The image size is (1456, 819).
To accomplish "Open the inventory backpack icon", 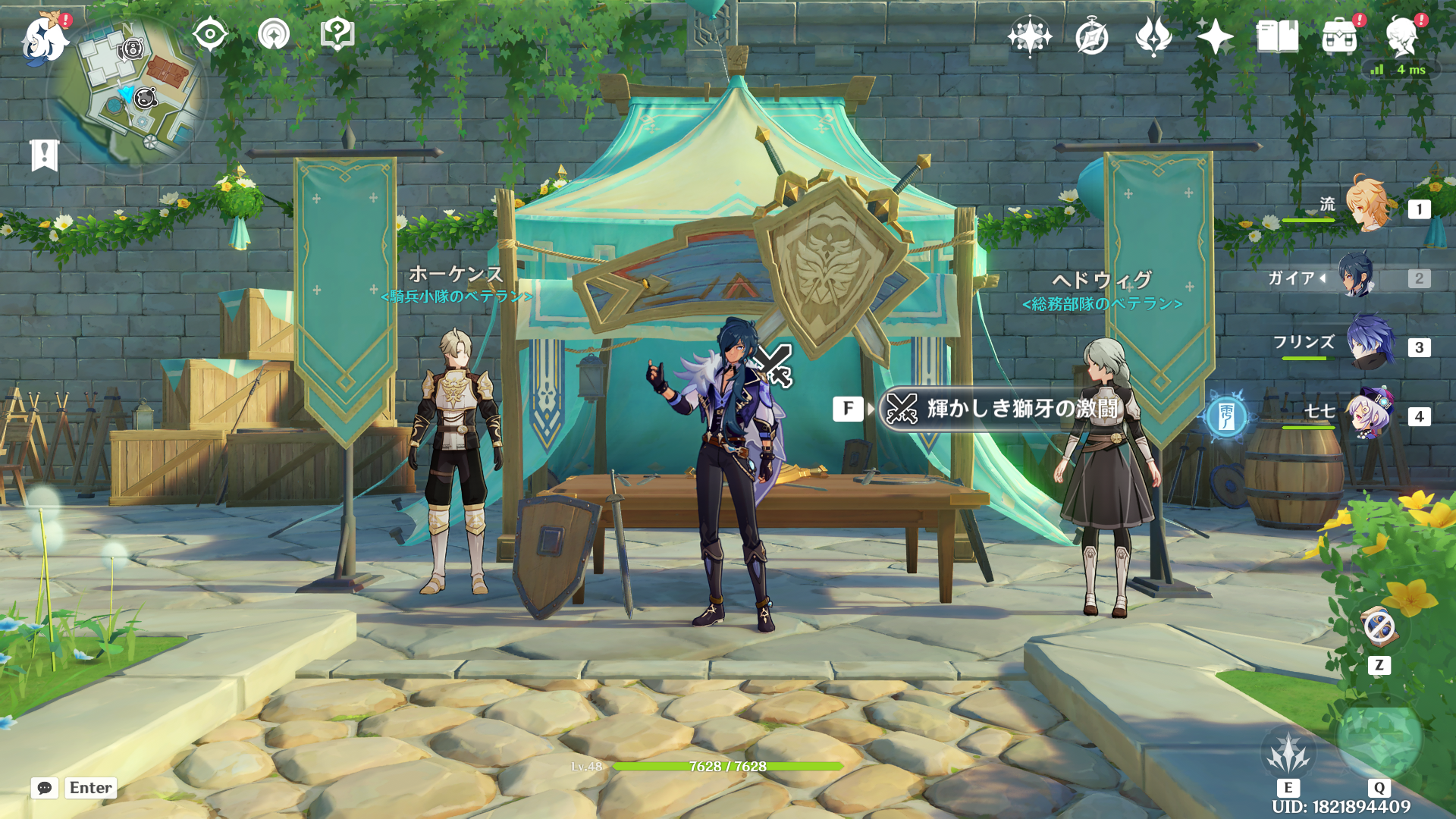I will pyautogui.click(x=1339, y=36).
